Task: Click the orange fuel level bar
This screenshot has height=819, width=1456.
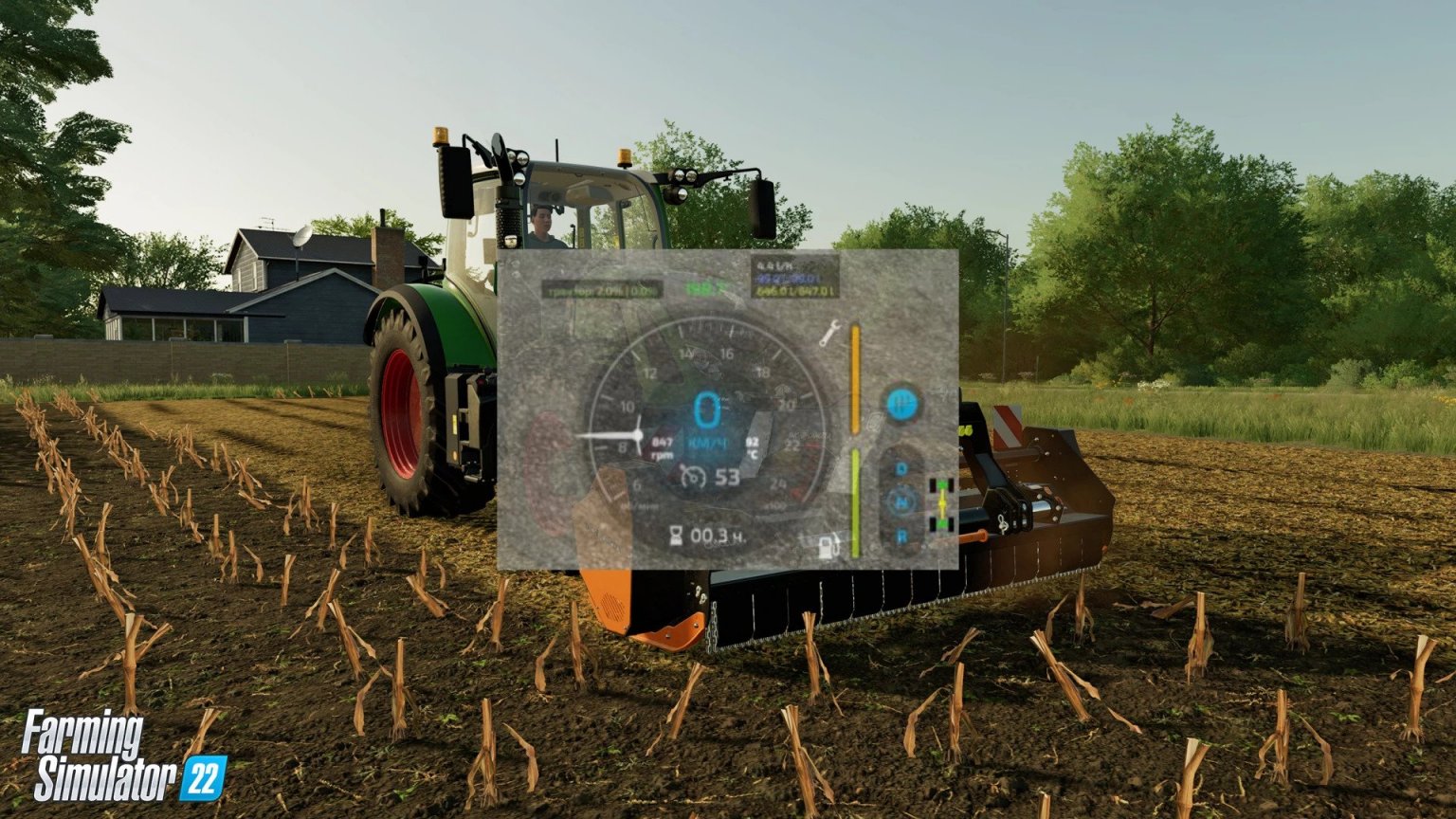Action: (x=855, y=377)
